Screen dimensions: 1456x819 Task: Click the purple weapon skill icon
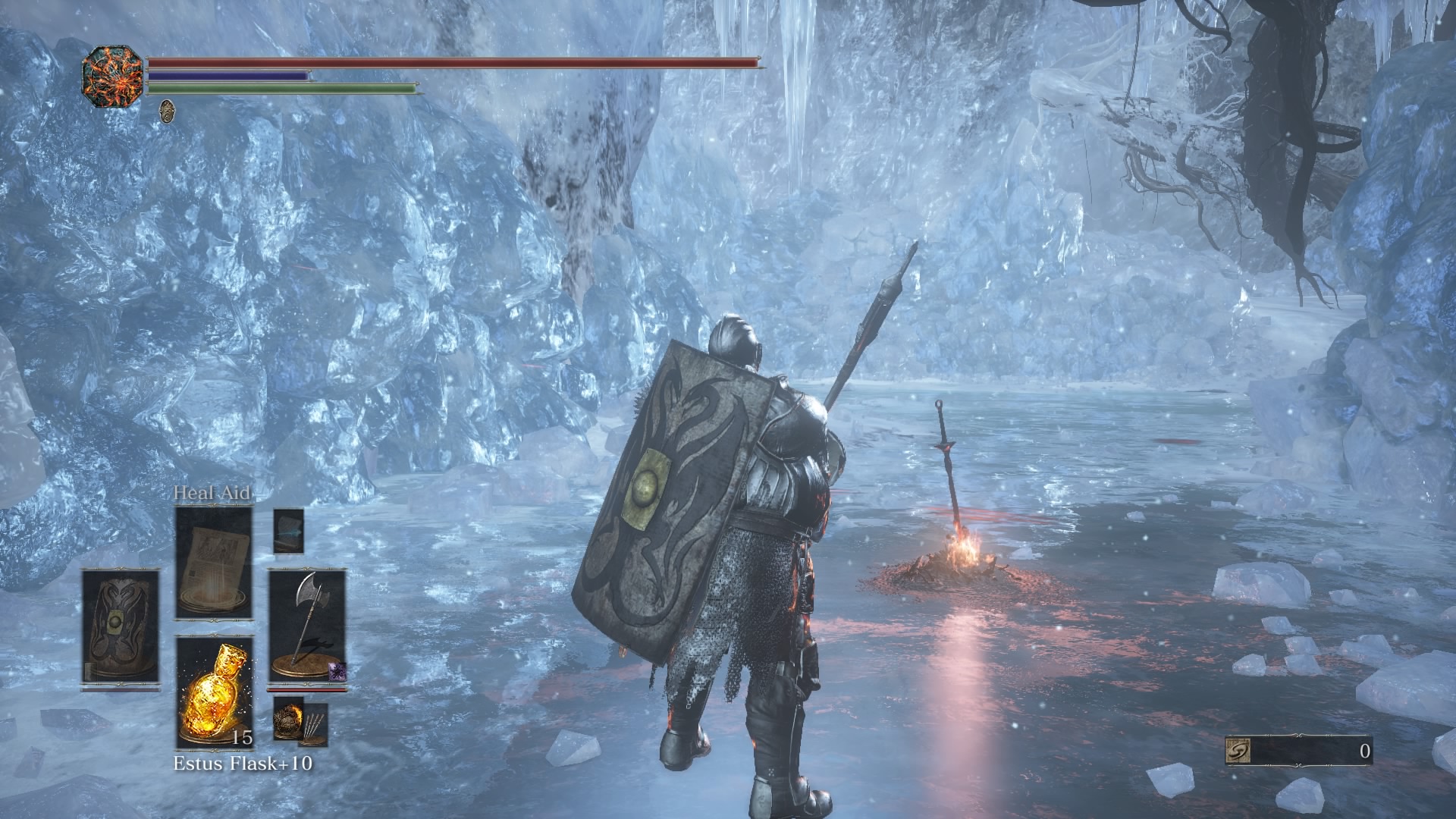coord(337,670)
